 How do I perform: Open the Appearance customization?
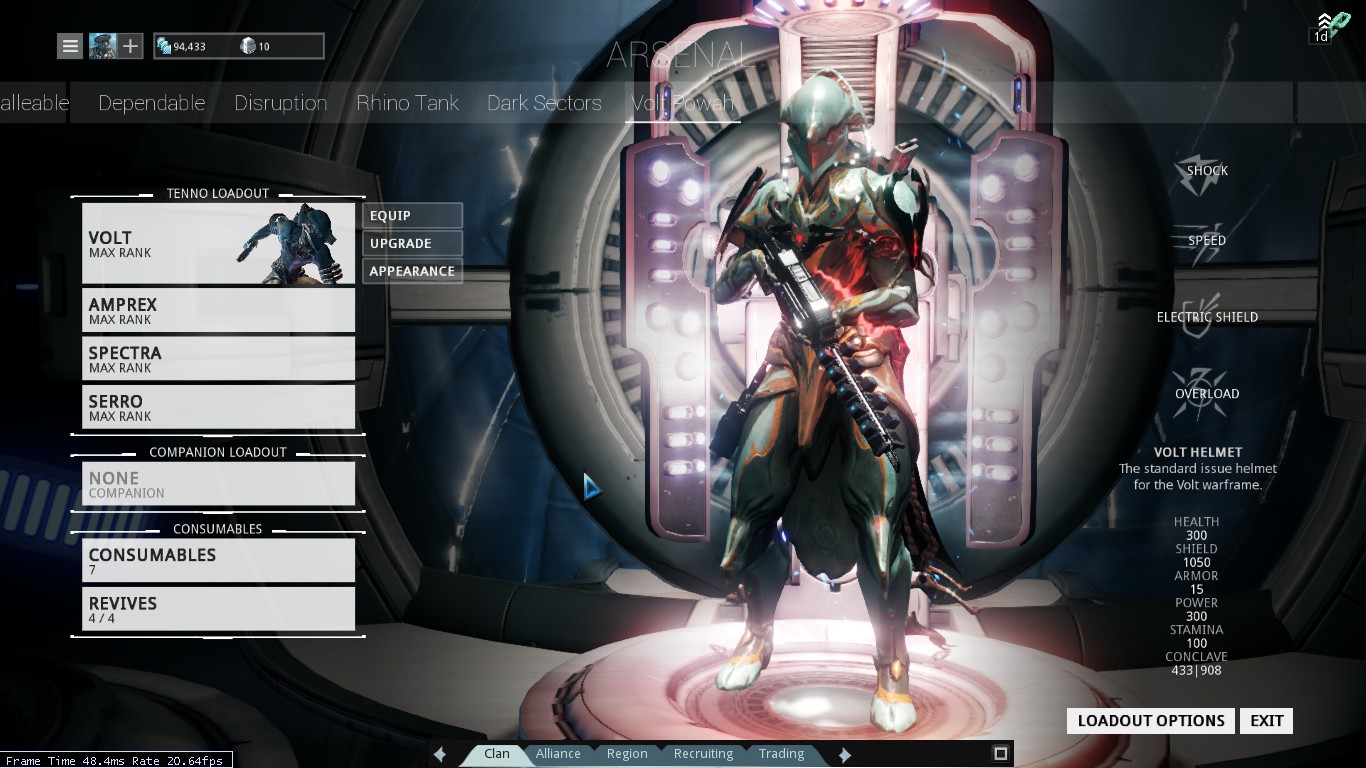412,271
